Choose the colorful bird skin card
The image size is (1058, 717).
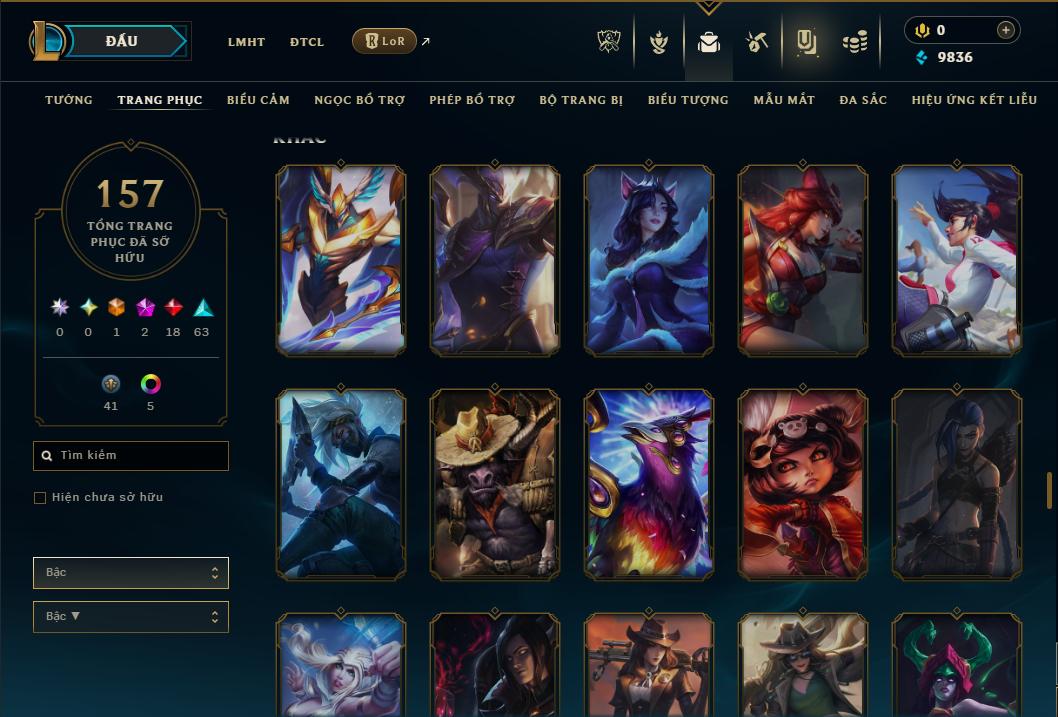tap(648, 484)
